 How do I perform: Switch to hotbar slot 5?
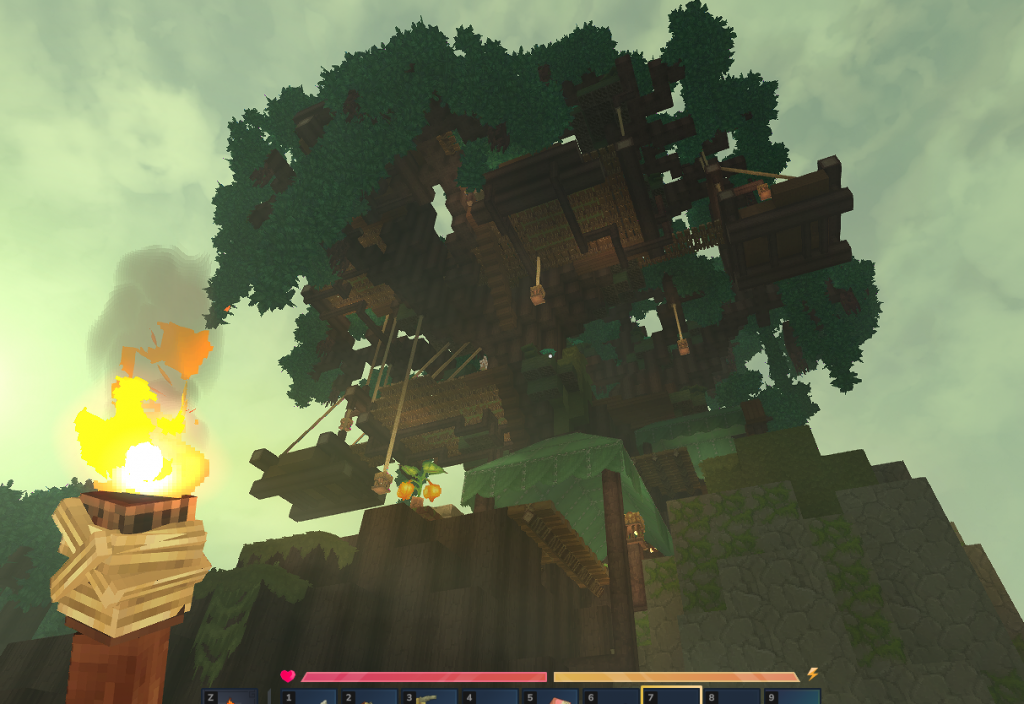(x=551, y=697)
